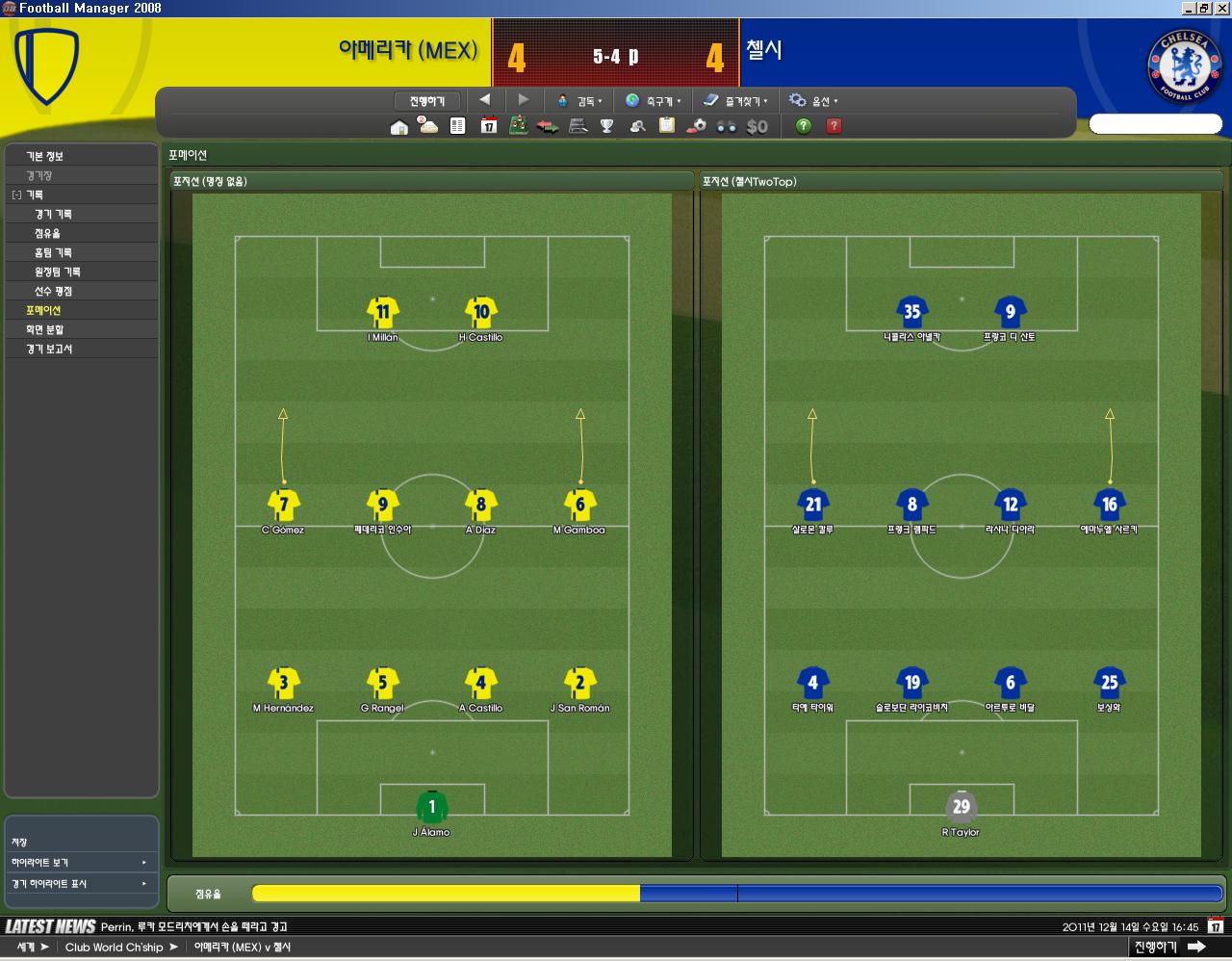
Task: Collapse the 기록 tree section
Action: click(16, 195)
